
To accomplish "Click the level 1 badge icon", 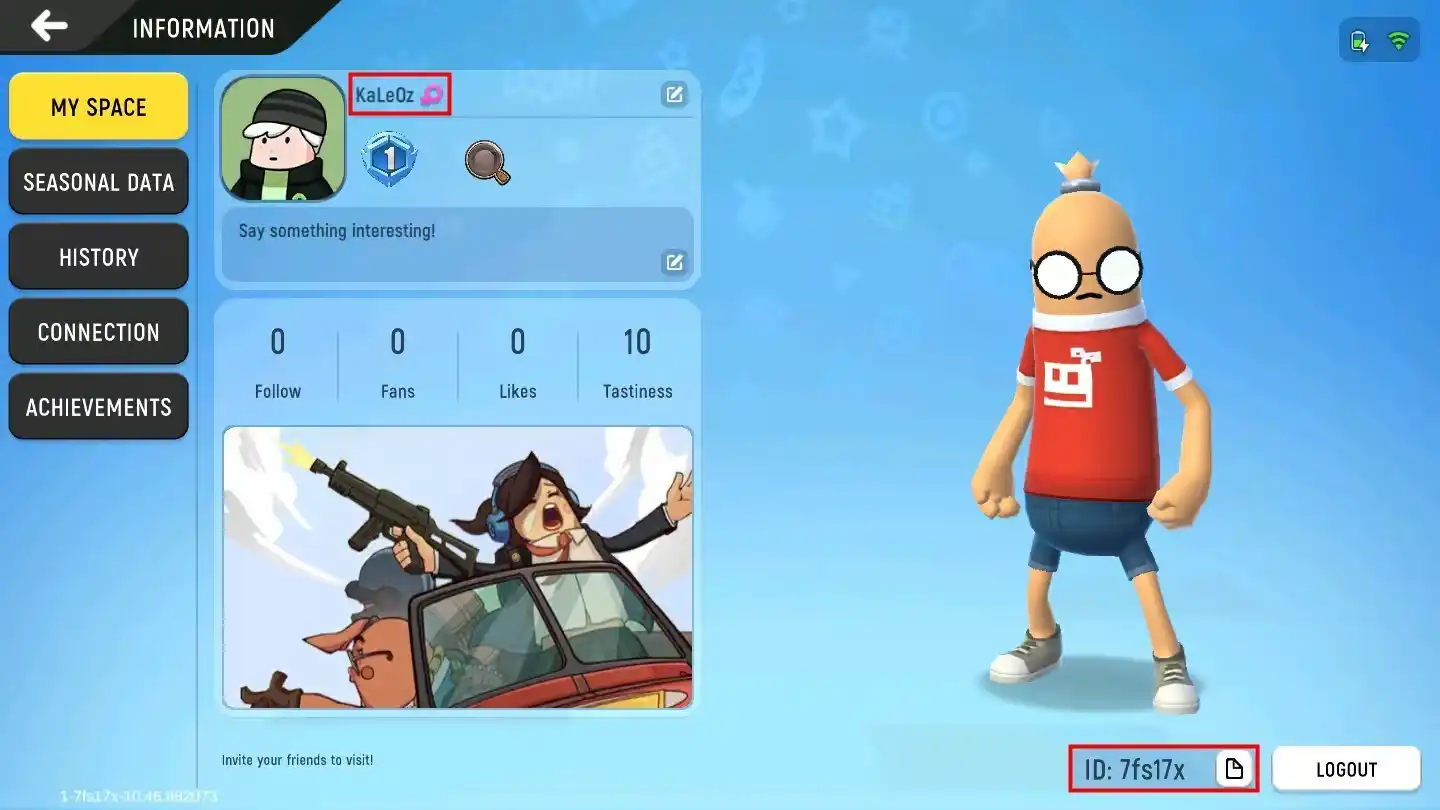I will coord(389,156).
